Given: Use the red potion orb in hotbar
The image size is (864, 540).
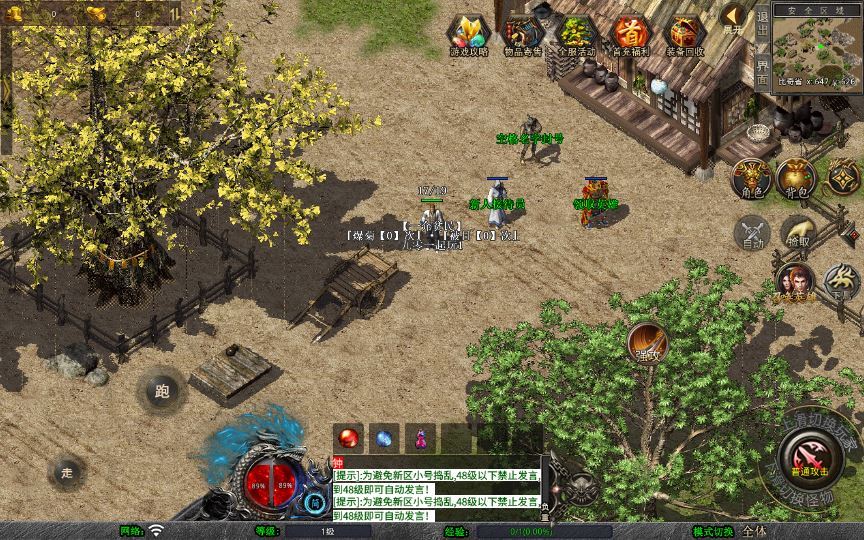Looking at the screenshot, I should click(x=349, y=438).
